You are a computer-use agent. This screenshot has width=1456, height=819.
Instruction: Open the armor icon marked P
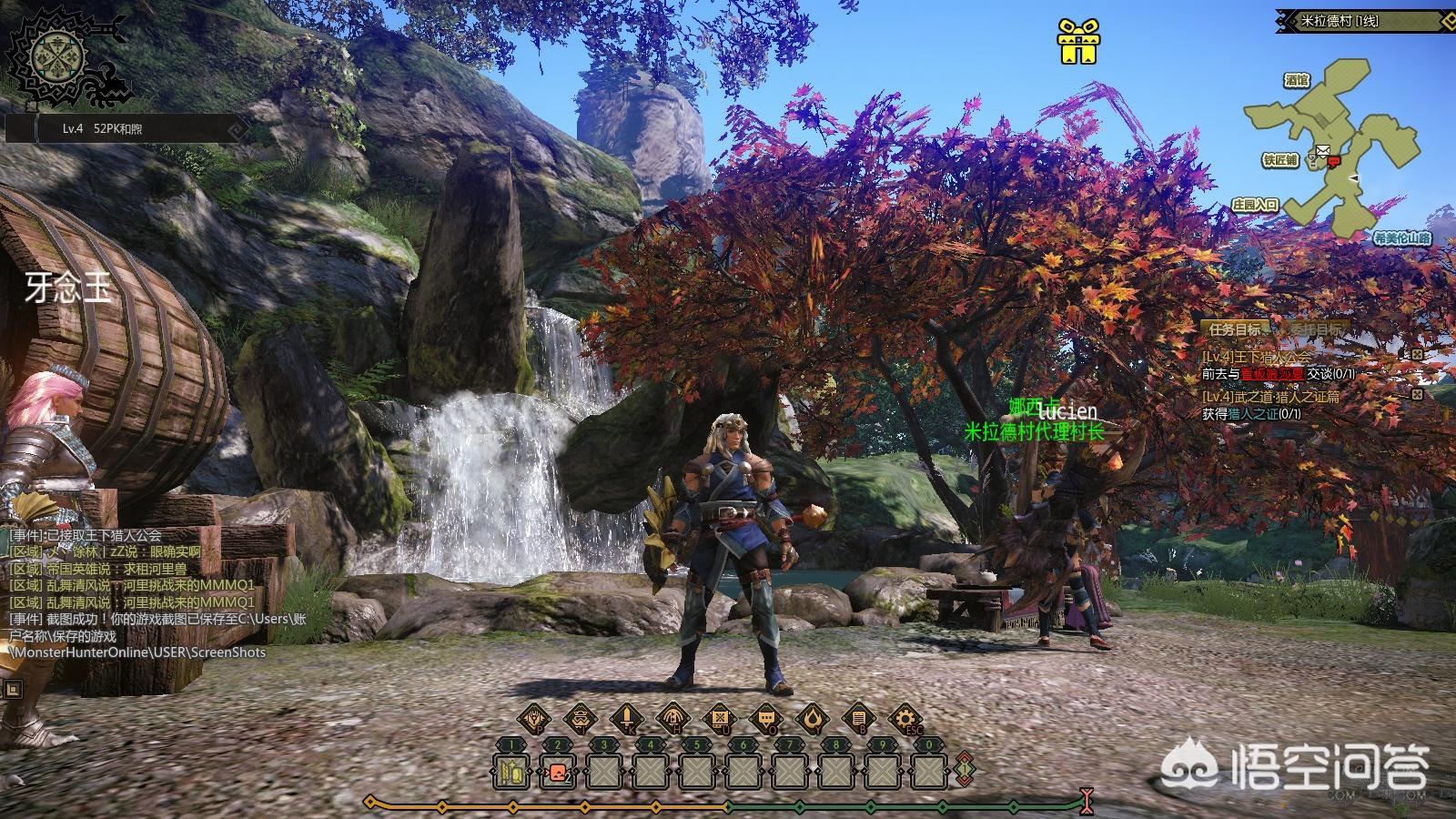click(x=534, y=720)
